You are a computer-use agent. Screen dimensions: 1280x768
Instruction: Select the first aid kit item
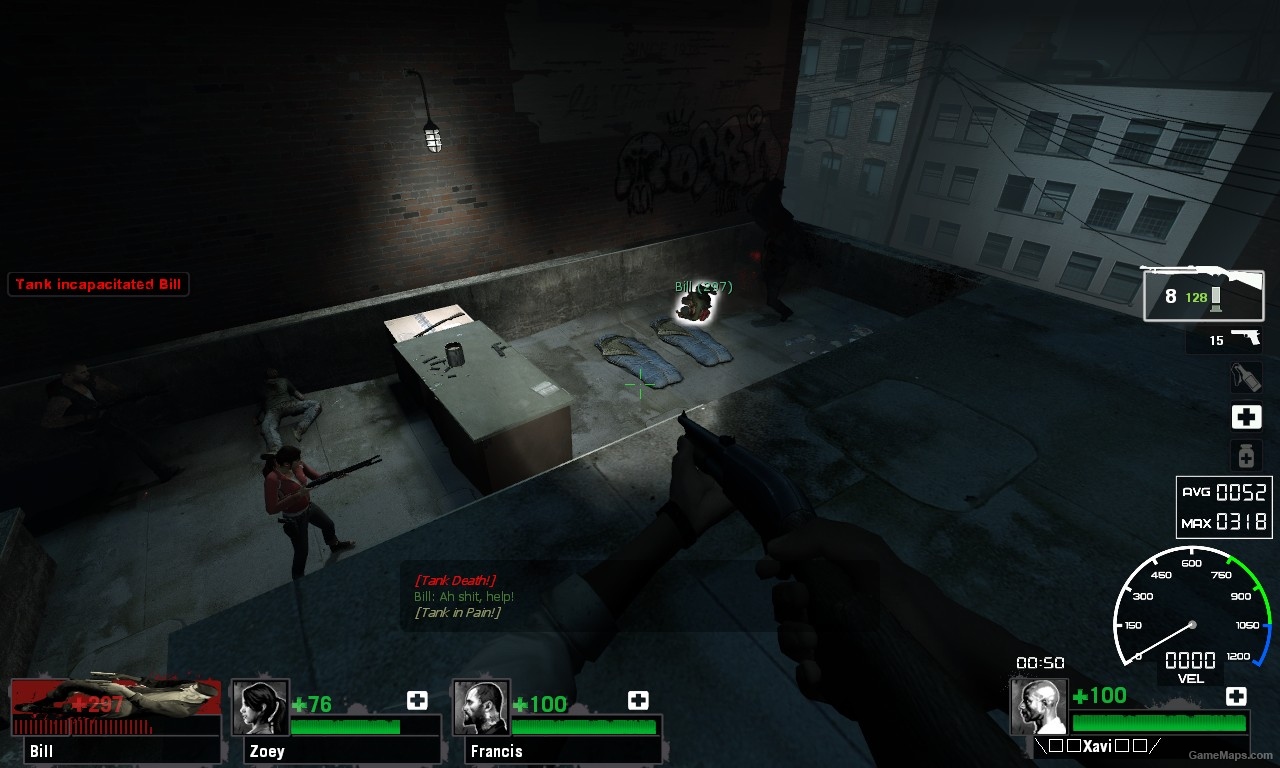point(1245,417)
